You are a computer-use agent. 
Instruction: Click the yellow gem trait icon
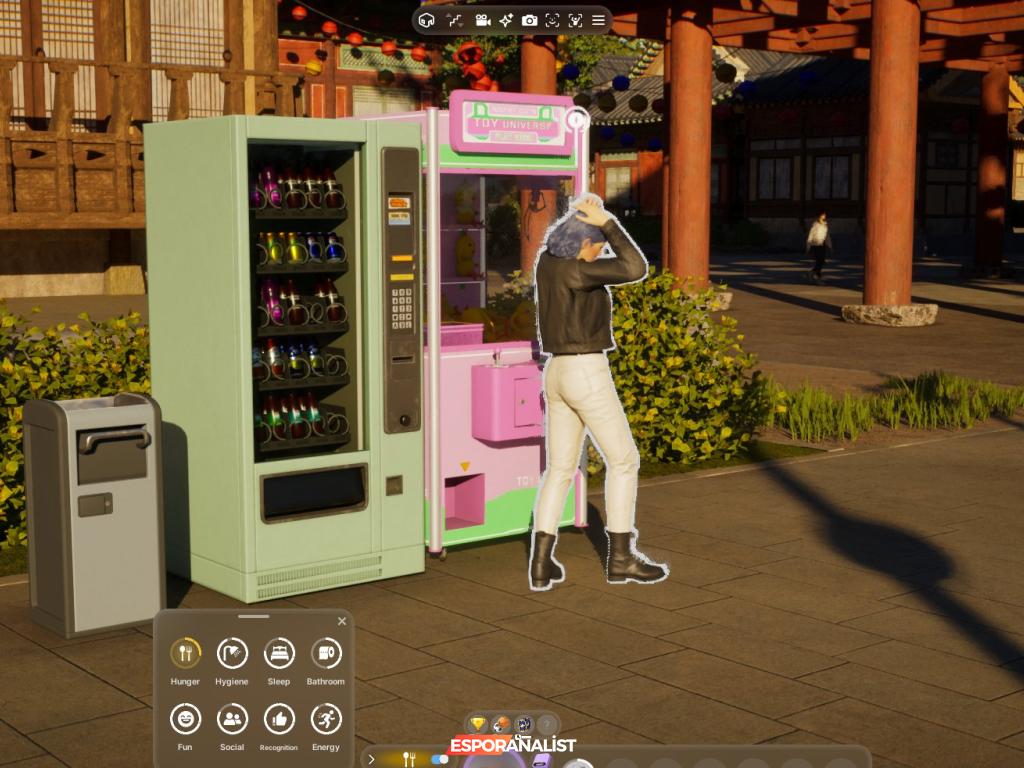[x=478, y=724]
